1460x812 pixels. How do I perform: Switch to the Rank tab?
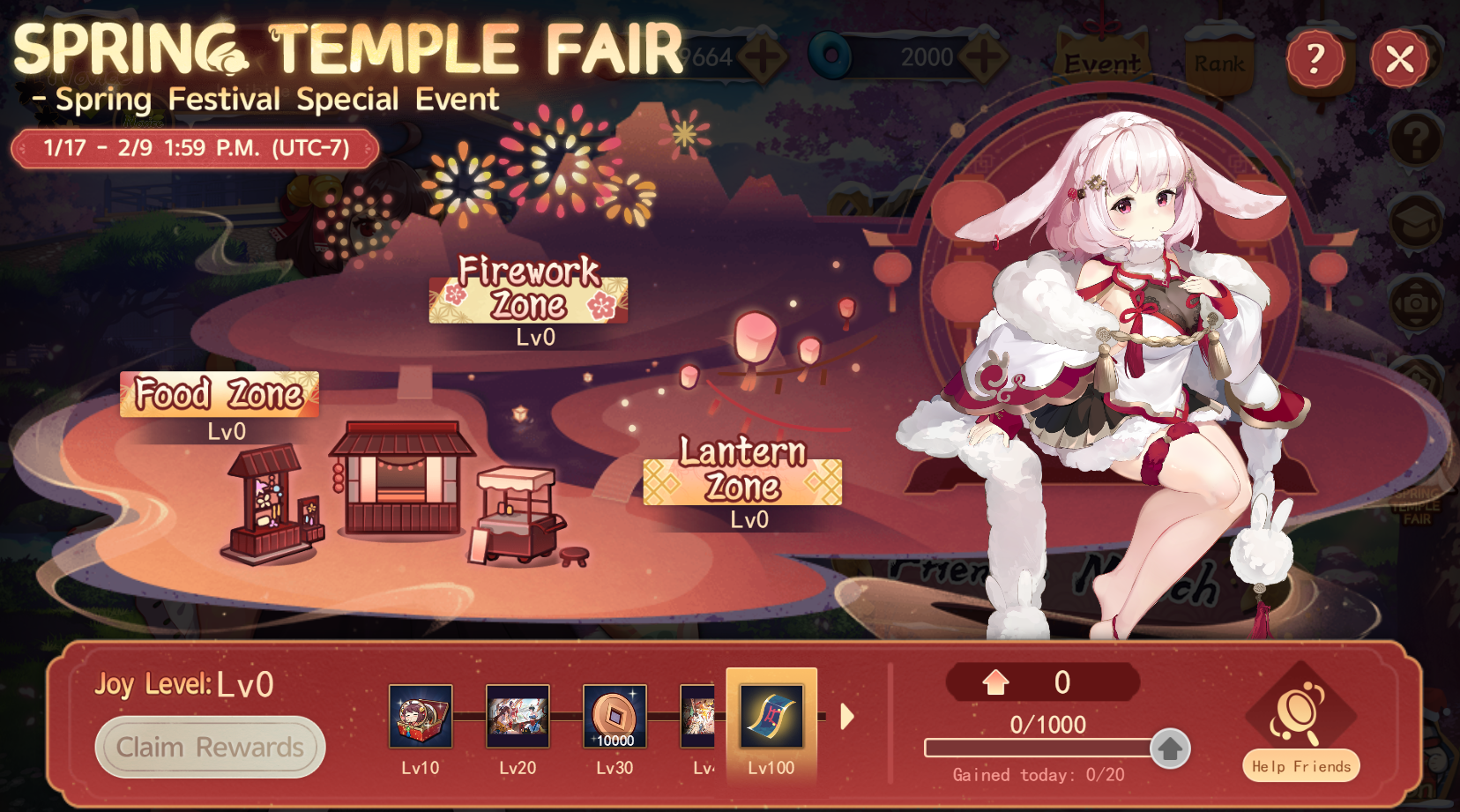tap(1218, 62)
